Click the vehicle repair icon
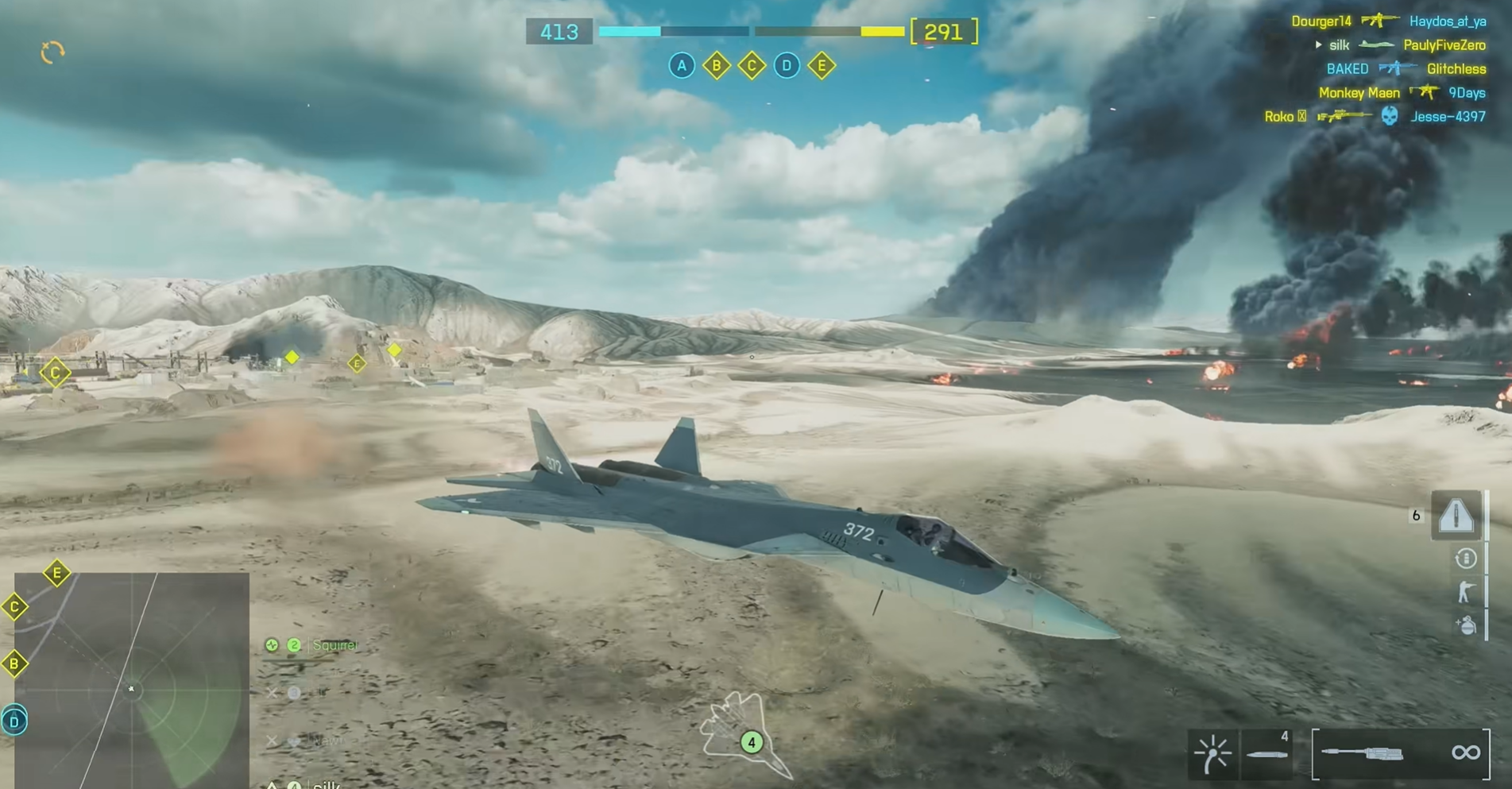 [x=1466, y=558]
